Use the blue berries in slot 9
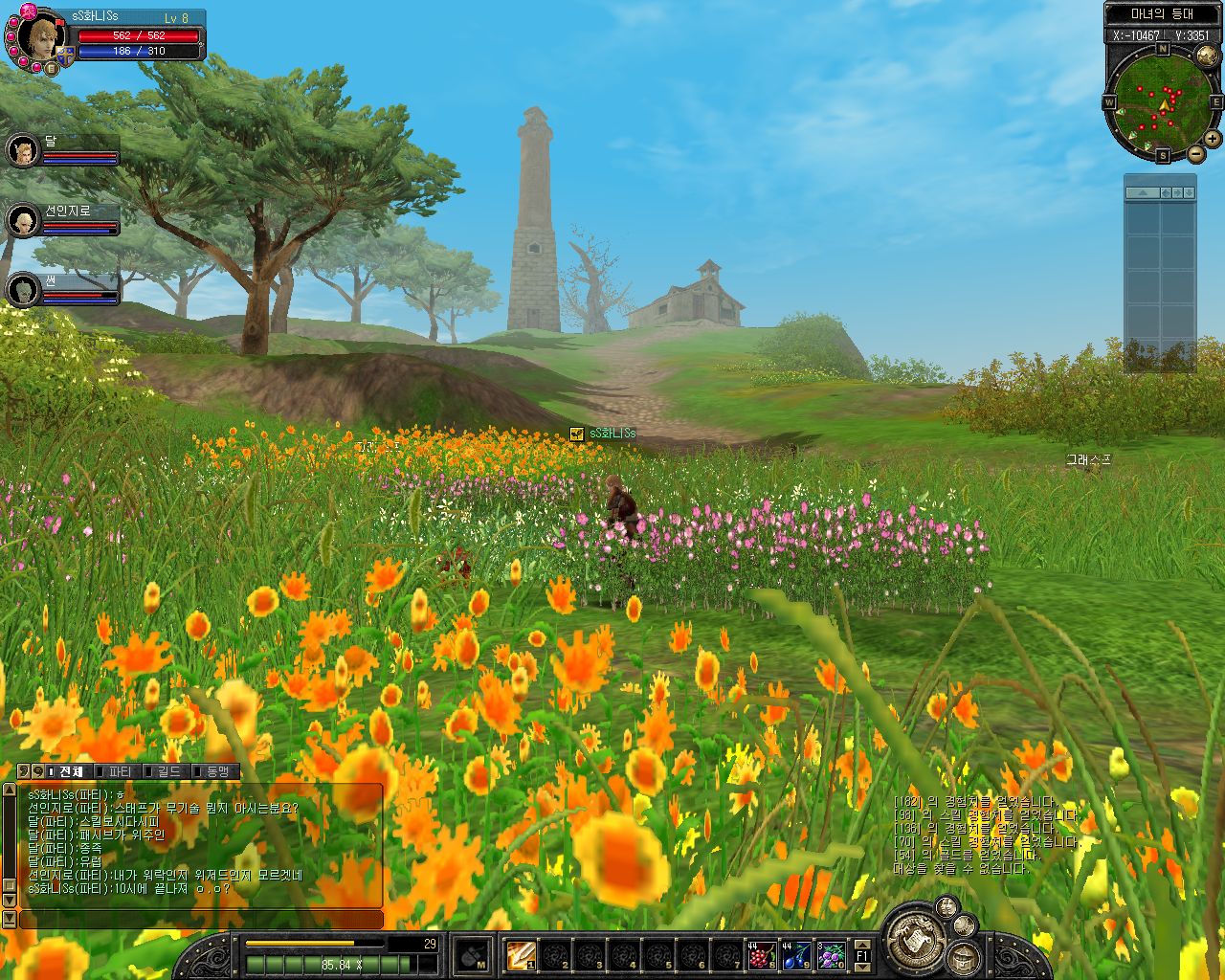 [796, 954]
